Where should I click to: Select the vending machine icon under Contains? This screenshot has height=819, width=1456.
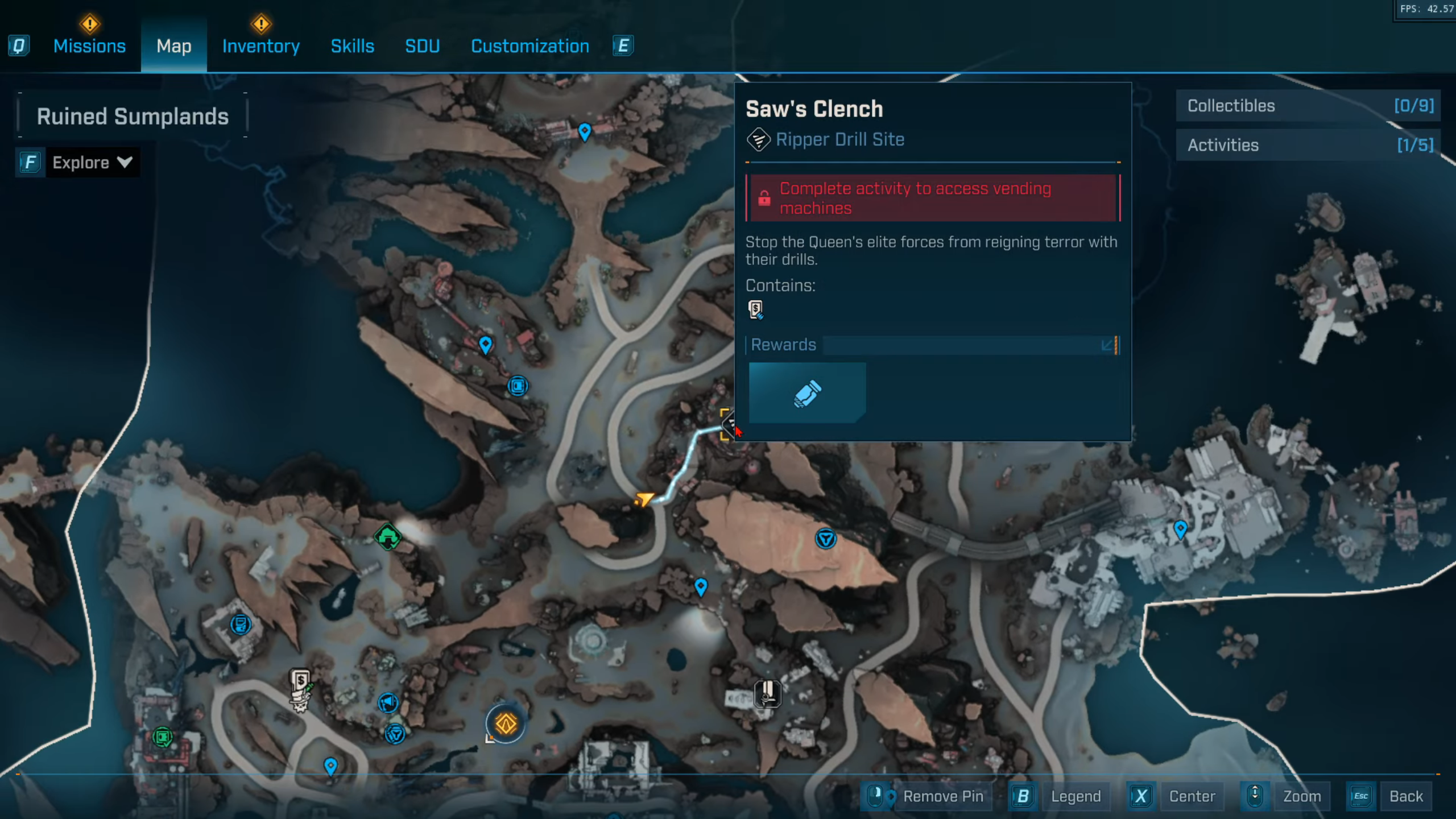pyautogui.click(x=755, y=309)
